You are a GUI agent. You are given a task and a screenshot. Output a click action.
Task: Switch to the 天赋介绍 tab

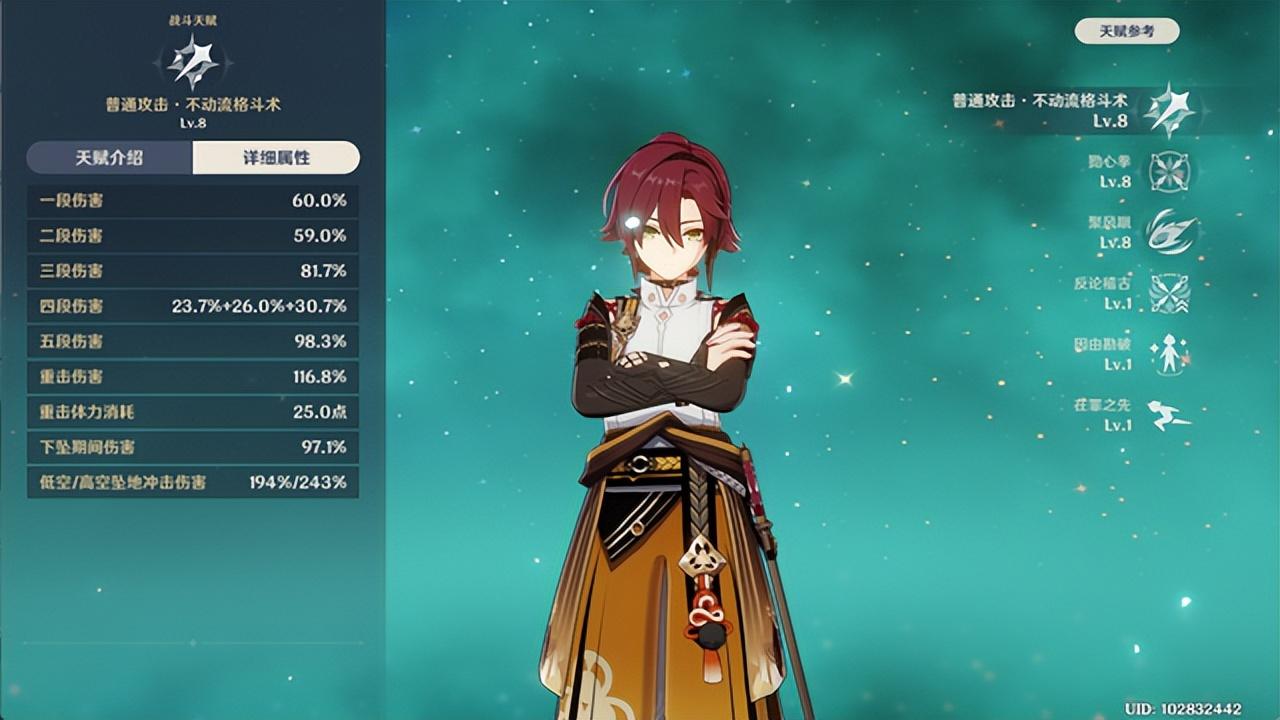tap(109, 158)
